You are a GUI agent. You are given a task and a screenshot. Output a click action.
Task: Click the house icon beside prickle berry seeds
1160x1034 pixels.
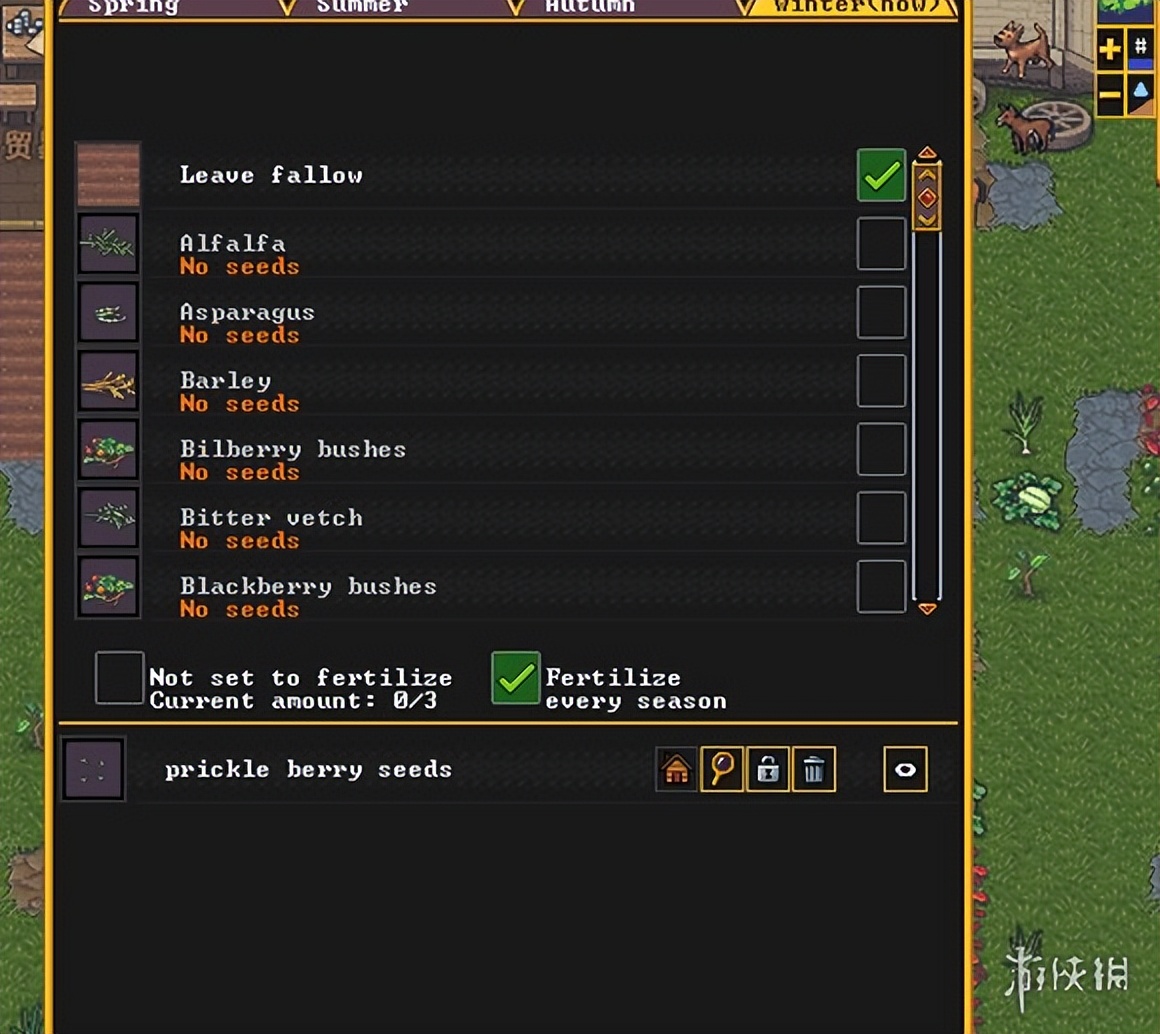[x=677, y=769]
